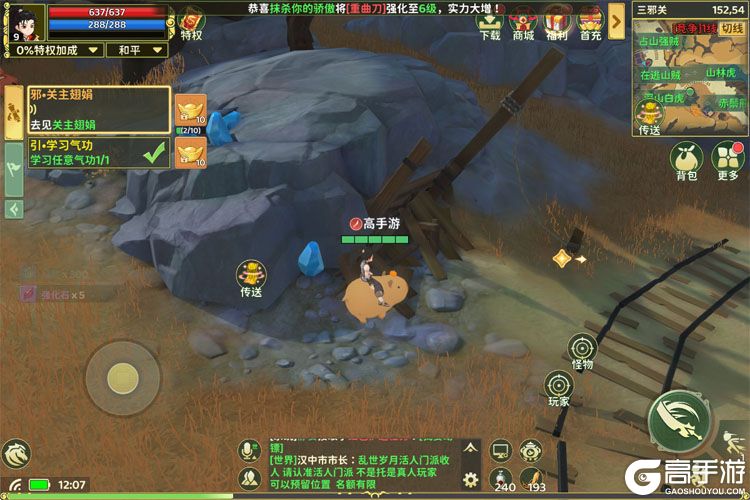The width and height of the screenshot is (750, 500).
Task: Tap the voice chat microphone icon
Action: (248, 451)
